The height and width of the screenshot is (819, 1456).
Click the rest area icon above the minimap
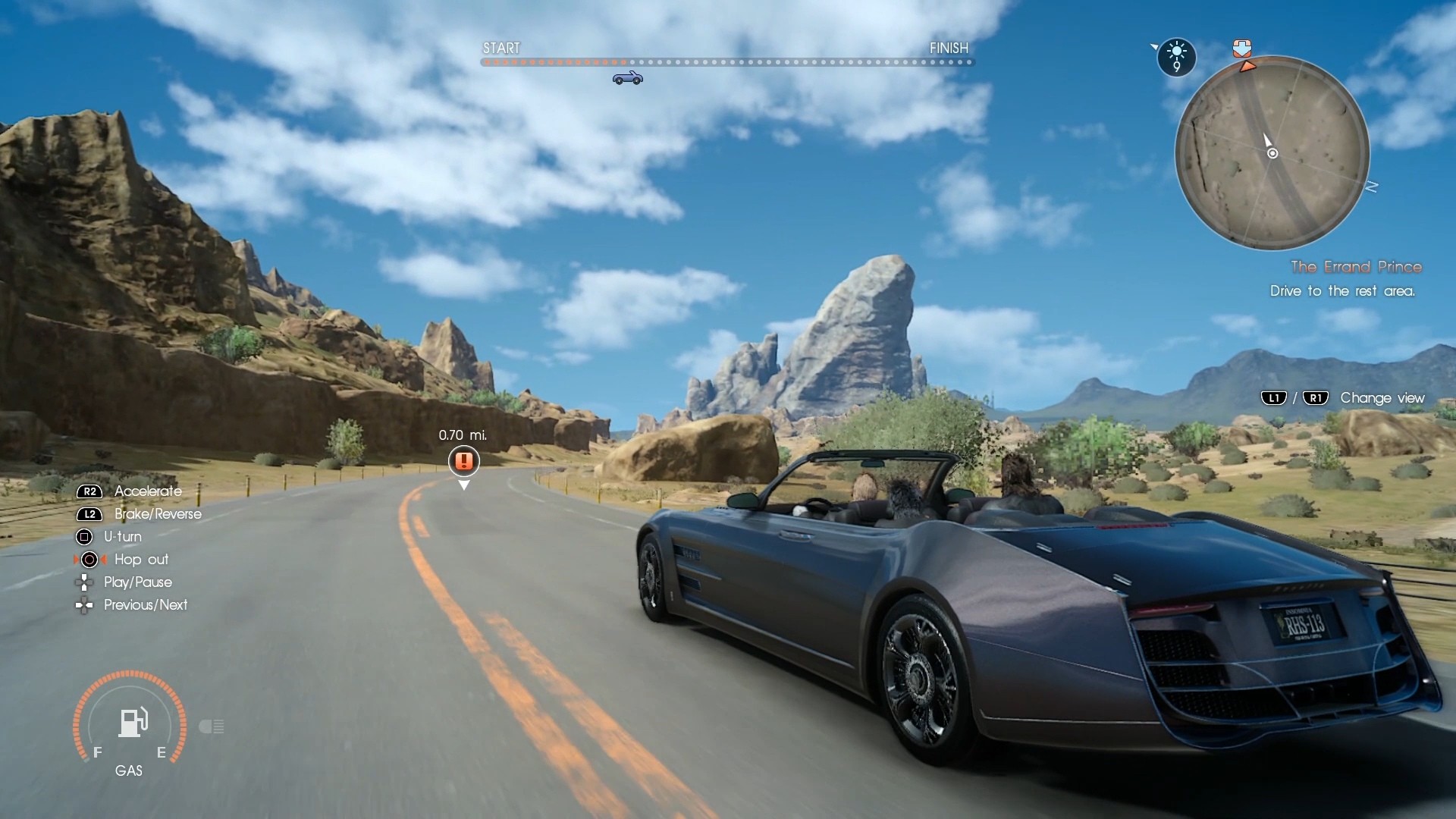1243,49
